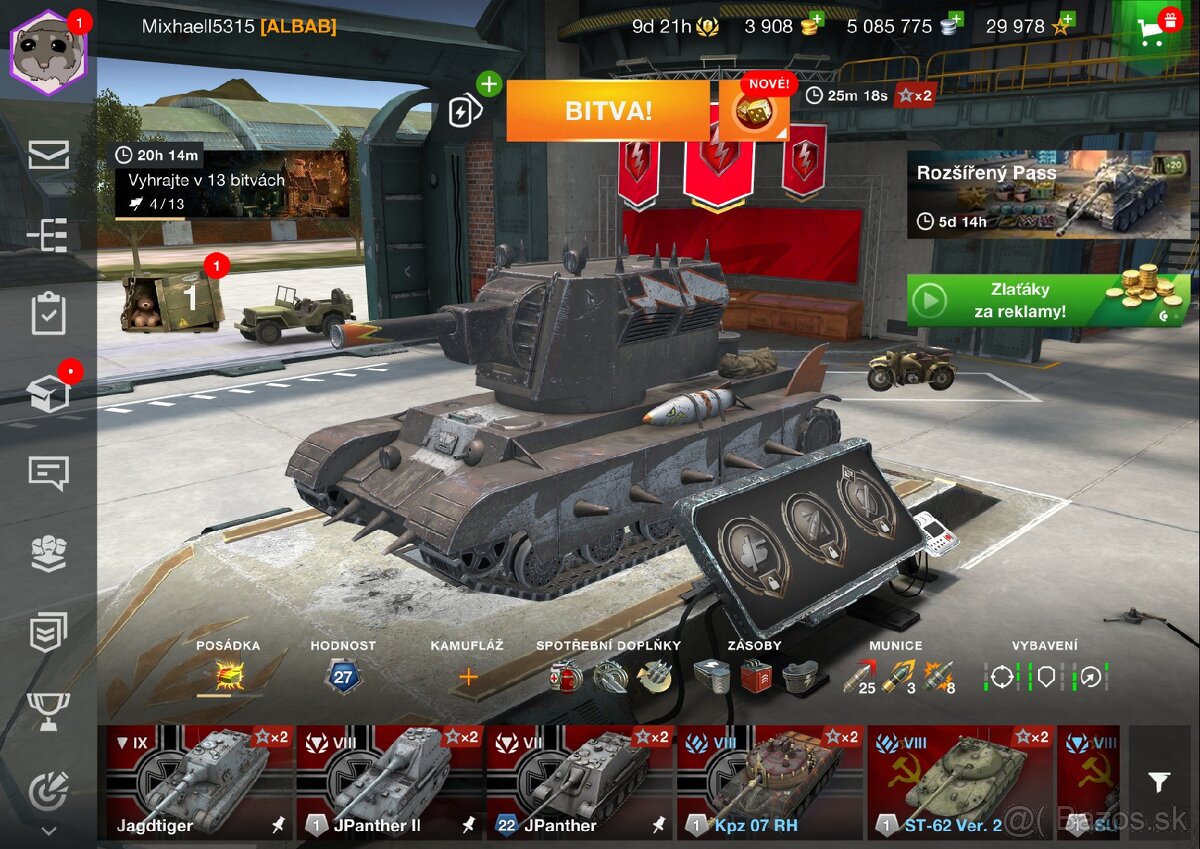Open the Rozšířený Pass banner
The width and height of the screenshot is (1200, 849).
click(x=1048, y=195)
